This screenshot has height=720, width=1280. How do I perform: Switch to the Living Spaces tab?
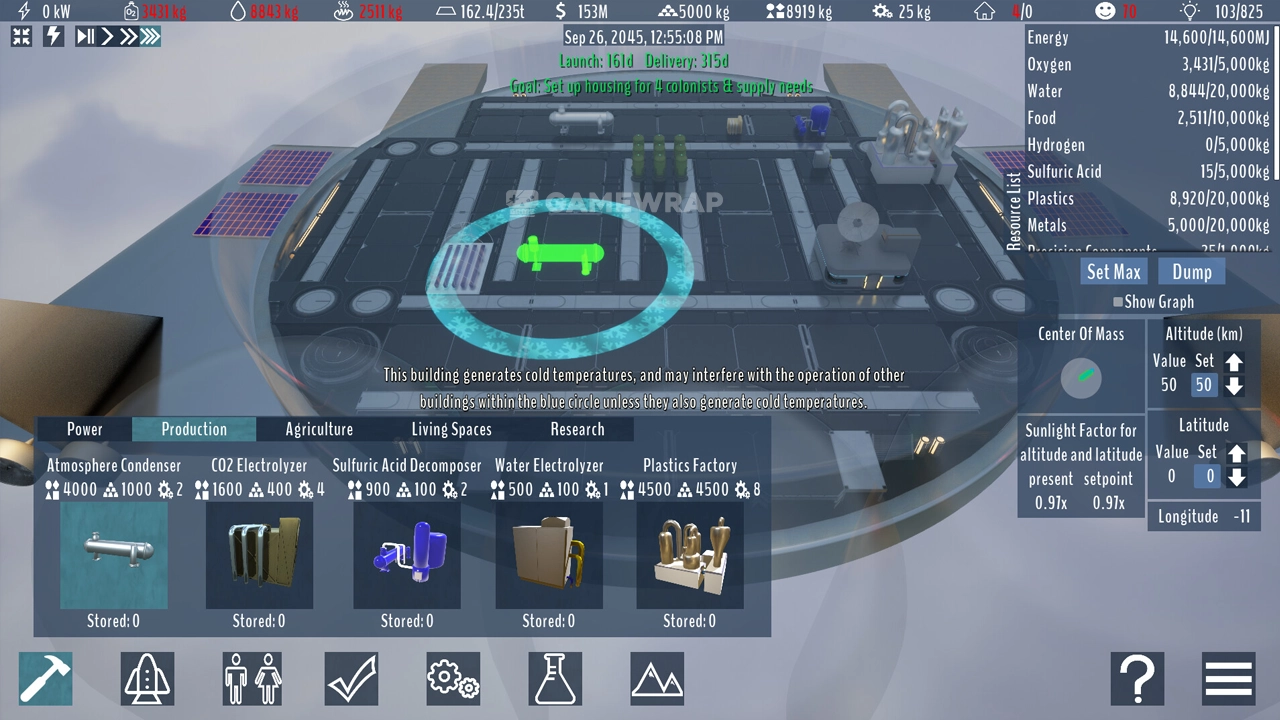coord(451,429)
